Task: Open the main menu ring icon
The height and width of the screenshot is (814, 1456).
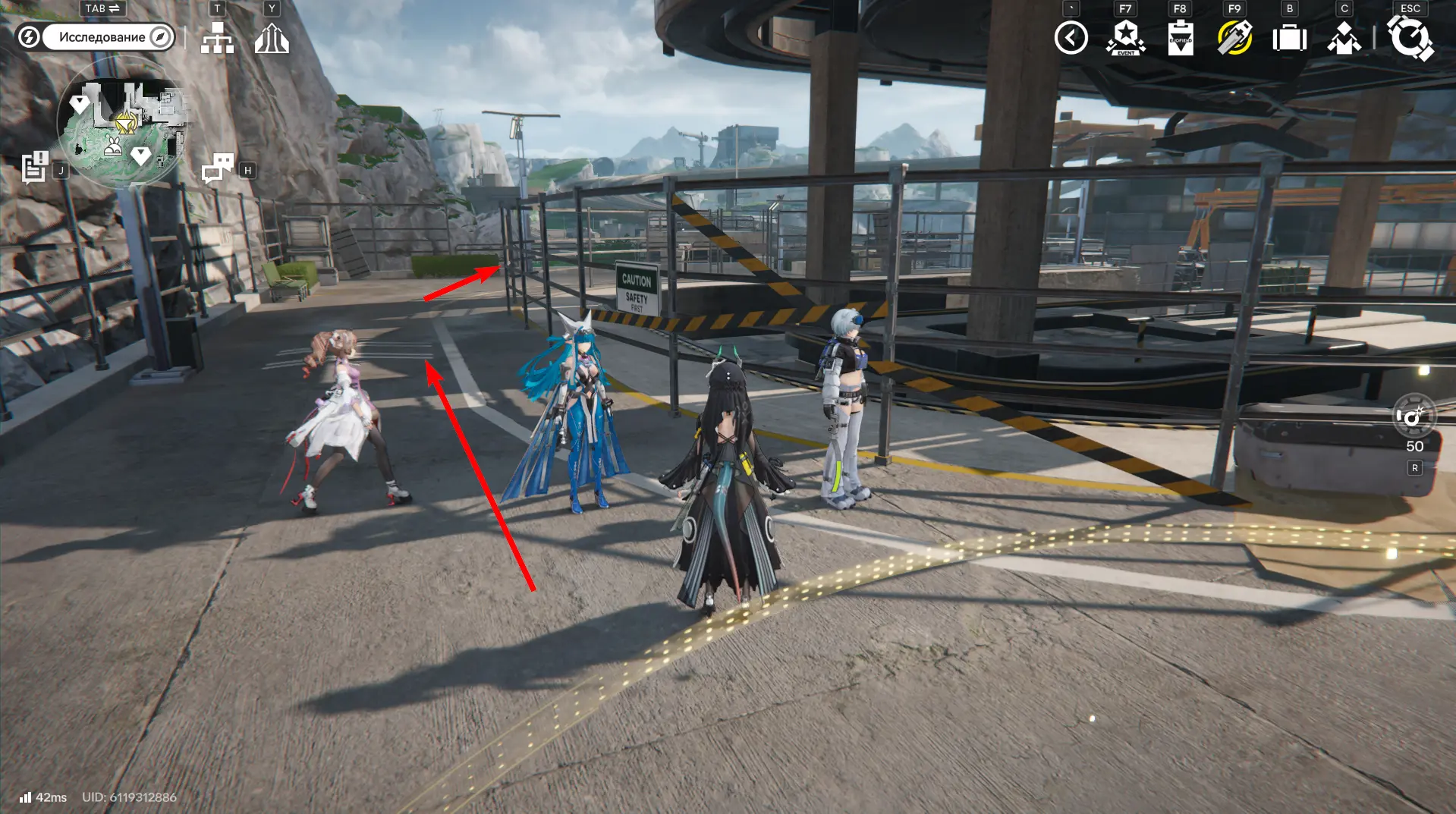Action: [x=1410, y=38]
